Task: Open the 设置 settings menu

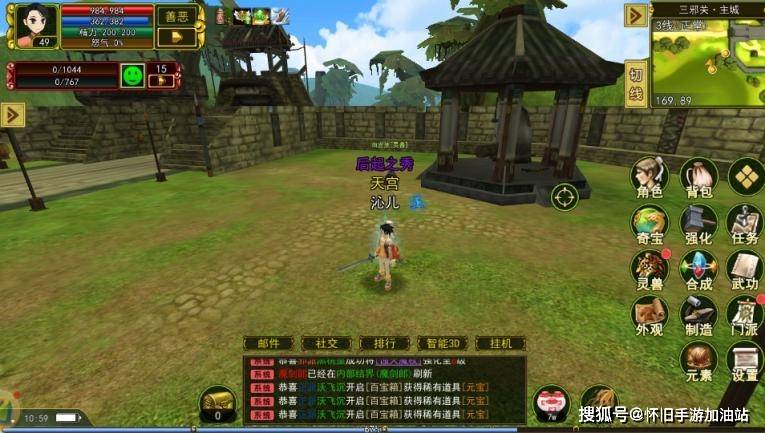Action: tap(745, 361)
